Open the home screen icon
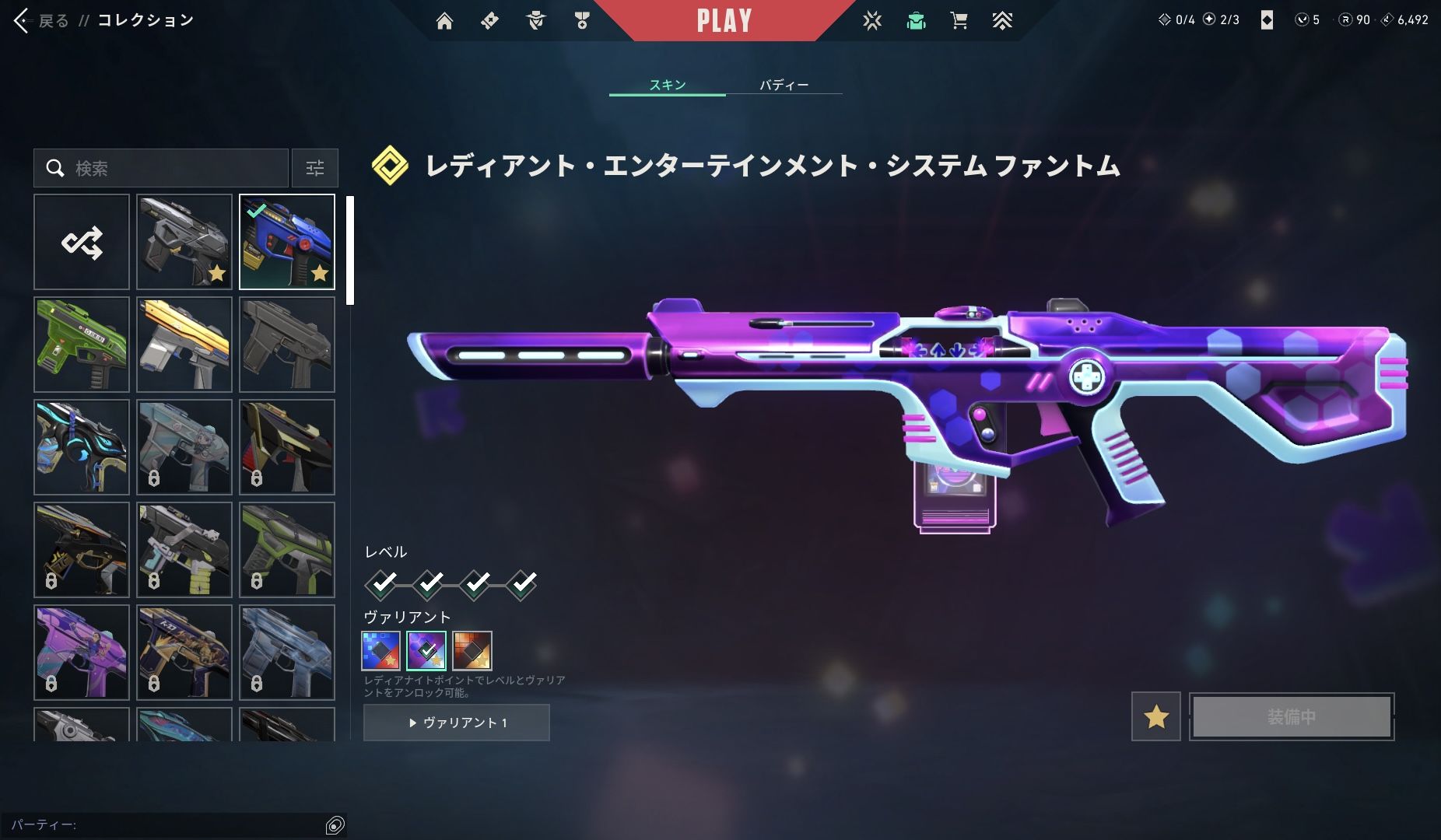Image resolution: width=1441 pixels, height=840 pixels. tap(444, 21)
